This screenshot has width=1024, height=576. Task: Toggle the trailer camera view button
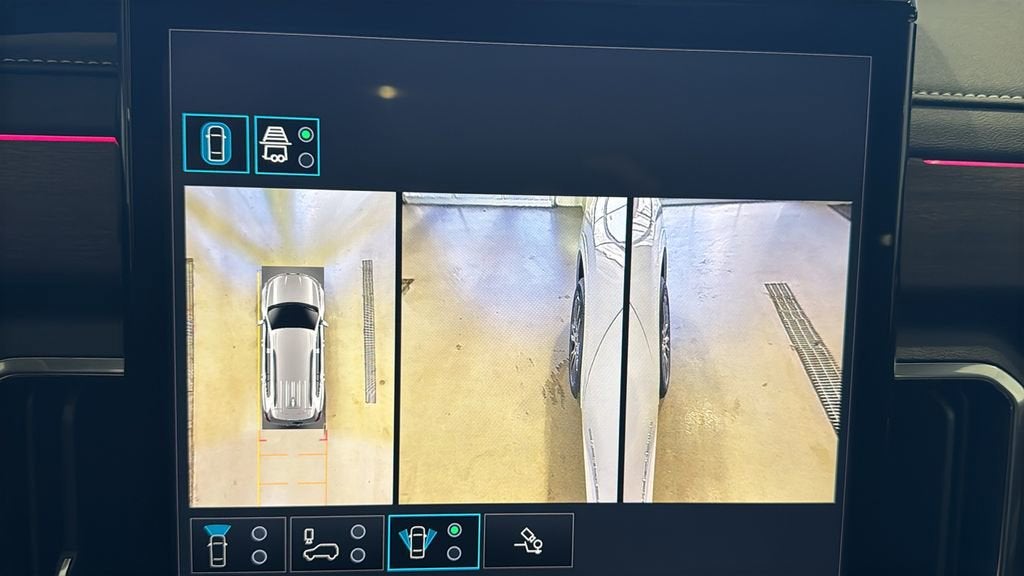[287, 146]
